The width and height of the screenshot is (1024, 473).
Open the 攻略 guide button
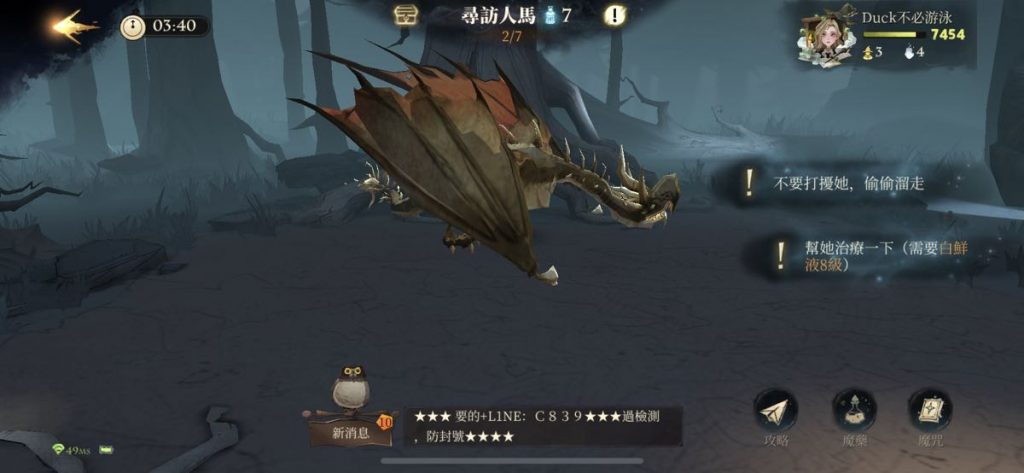pos(777,412)
